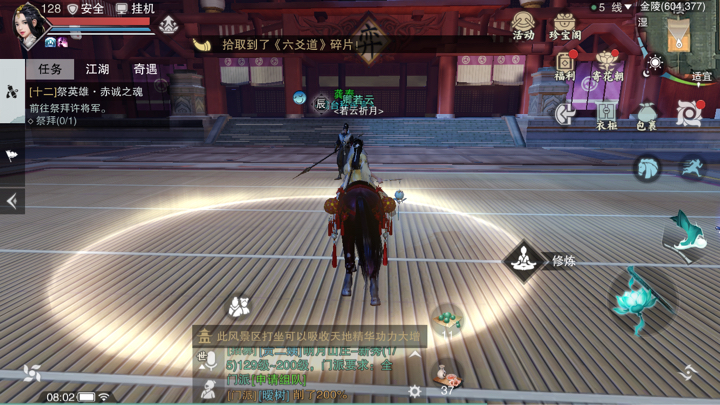Switch to the 奇遇 tab
The image size is (720, 405).
point(145,69)
